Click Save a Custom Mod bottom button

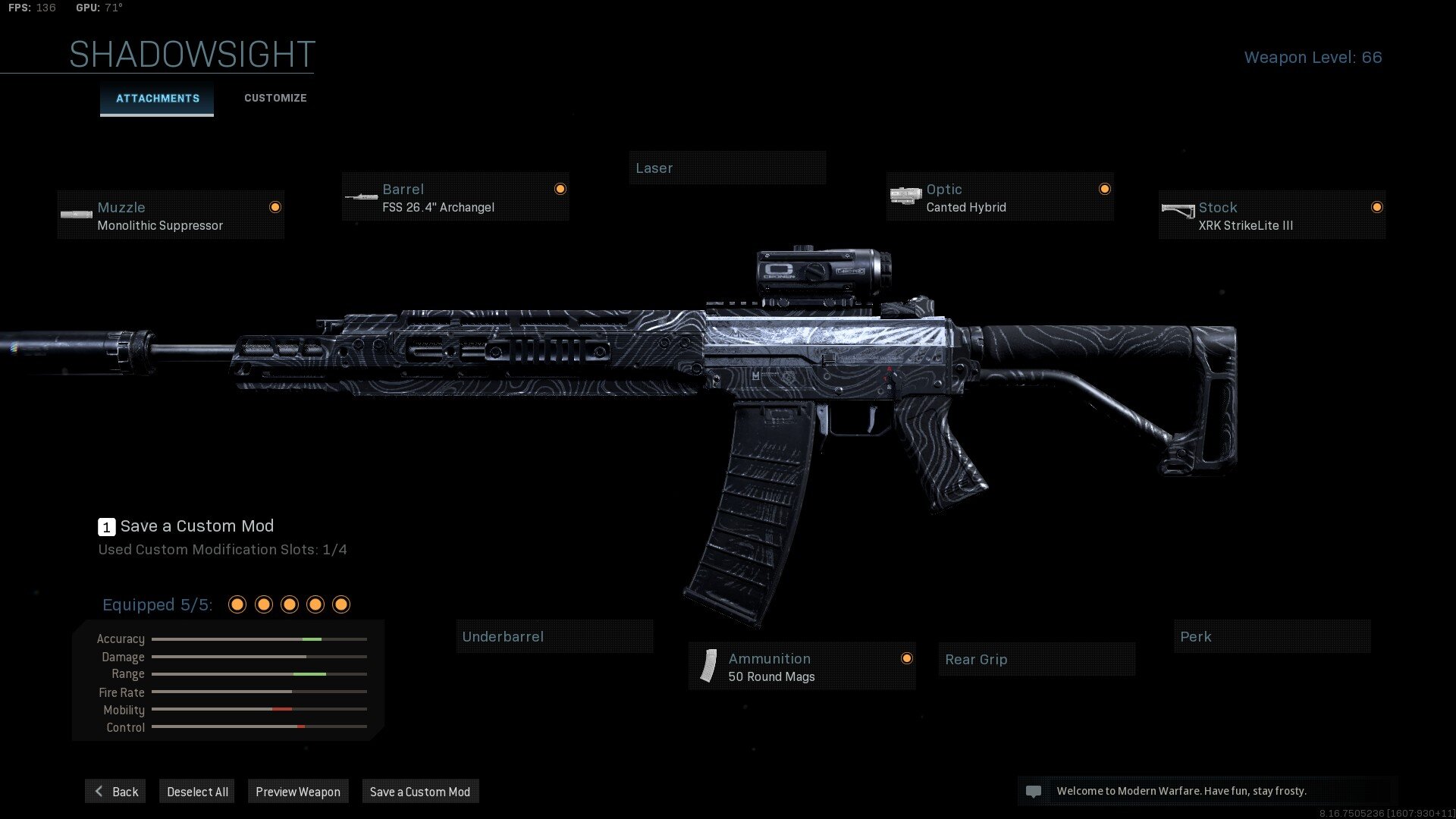coord(420,792)
